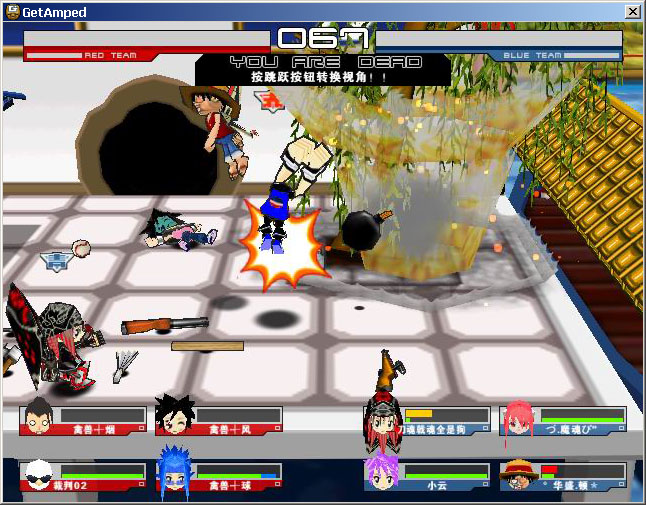The height and width of the screenshot is (505, 646).
Task: Pick the straw-hat 华盛.顿 player panel
Action: tap(564, 476)
